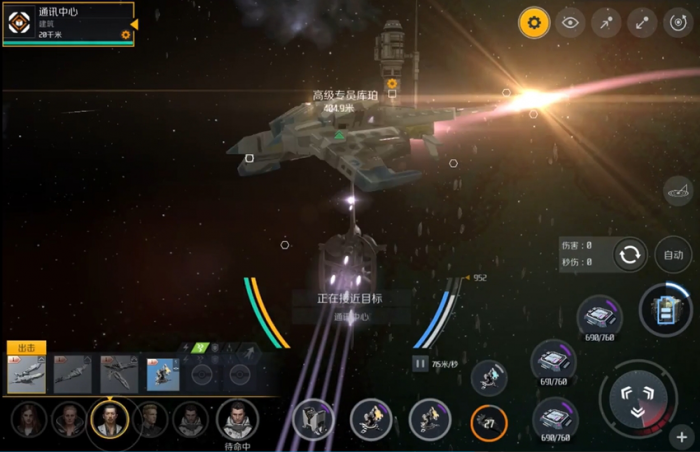Image resolution: width=700 pixels, height=452 pixels.
Task: Select the first fighter ship slot
Action: coord(27,375)
